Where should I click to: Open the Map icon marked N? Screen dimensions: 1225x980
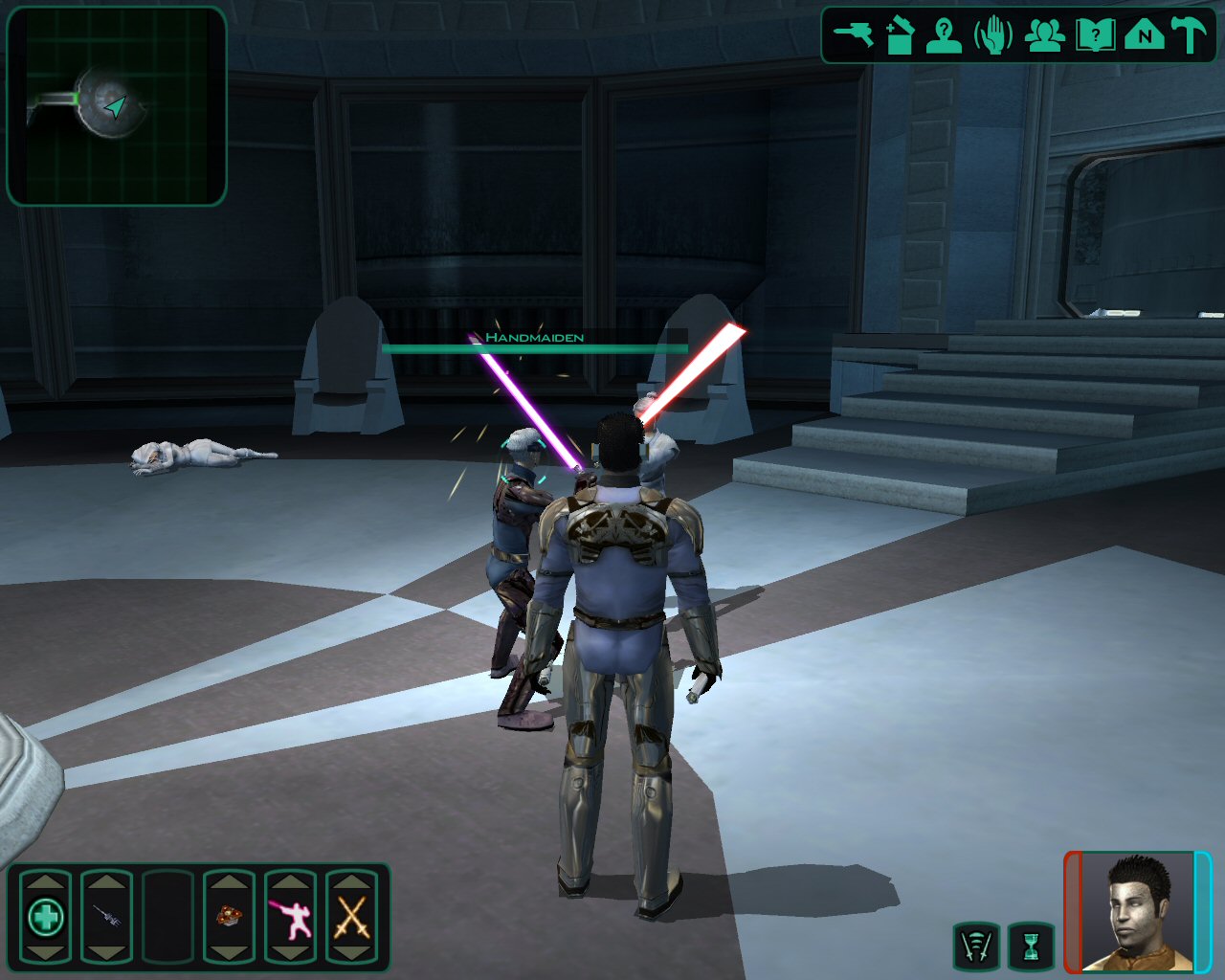1144,36
